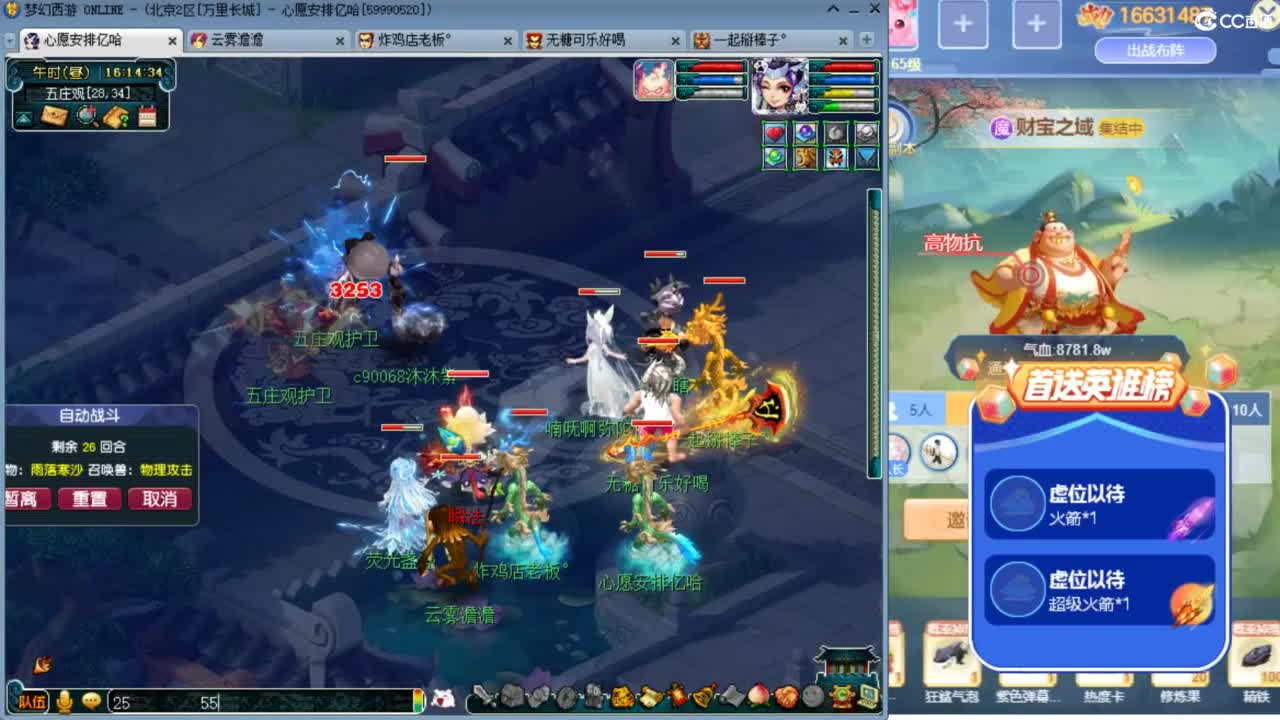The height and width of the screenshot is (720, 1280).
Task: Click the sword icon in the hotbar
Action: point(484,698)
